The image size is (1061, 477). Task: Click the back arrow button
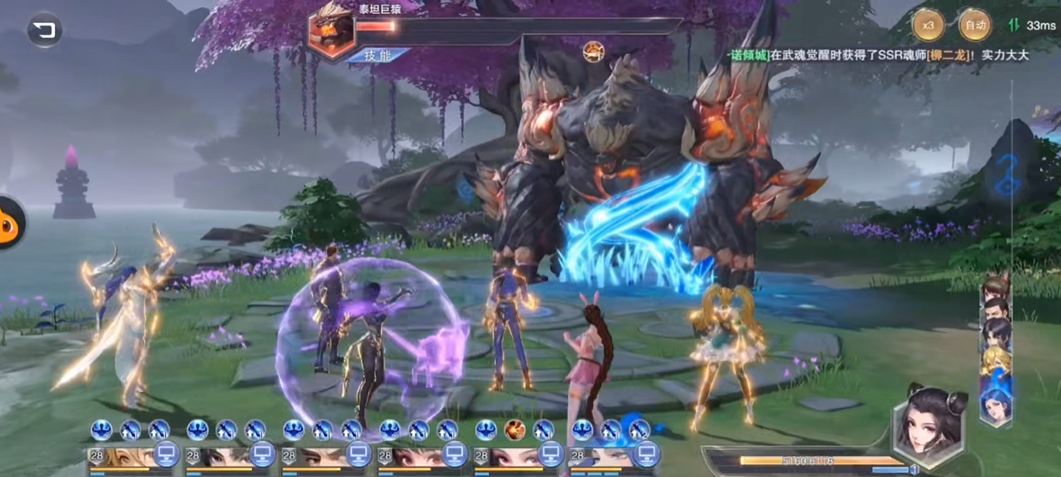(43, 30)
